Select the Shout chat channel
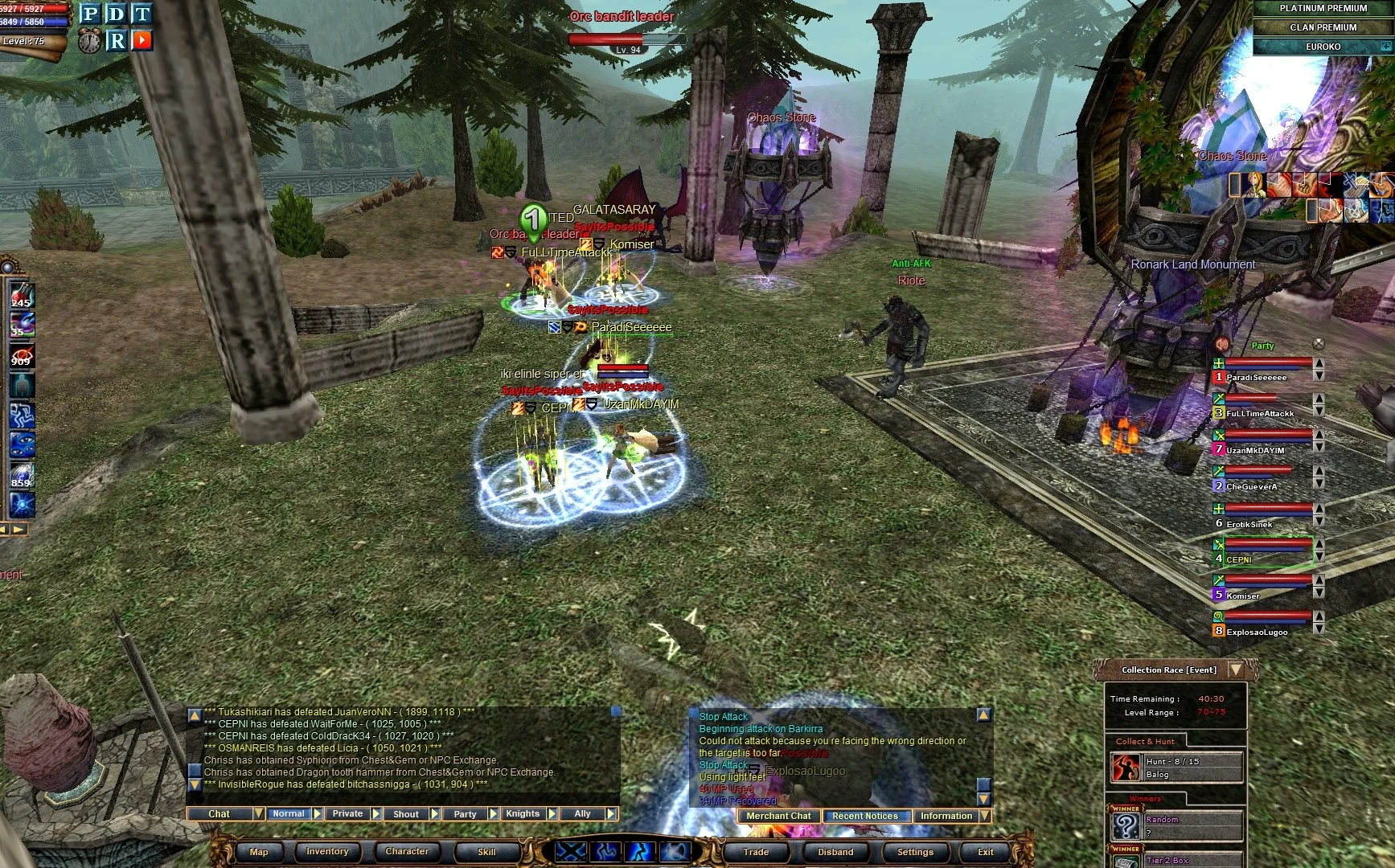Viewport: 1395px width, 868px height. pos(406,814)
